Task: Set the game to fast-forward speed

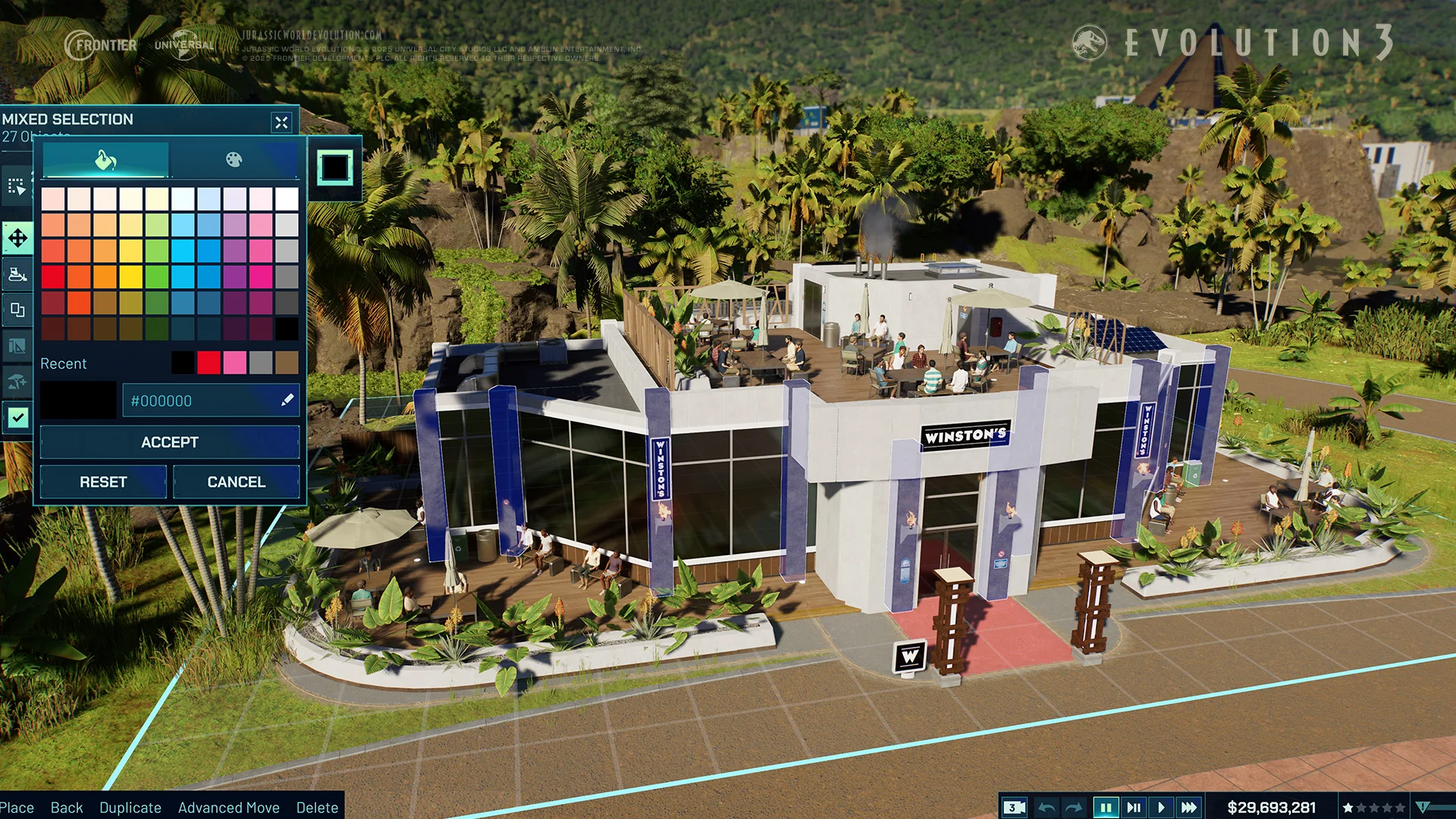Action: click(1189, 808)
